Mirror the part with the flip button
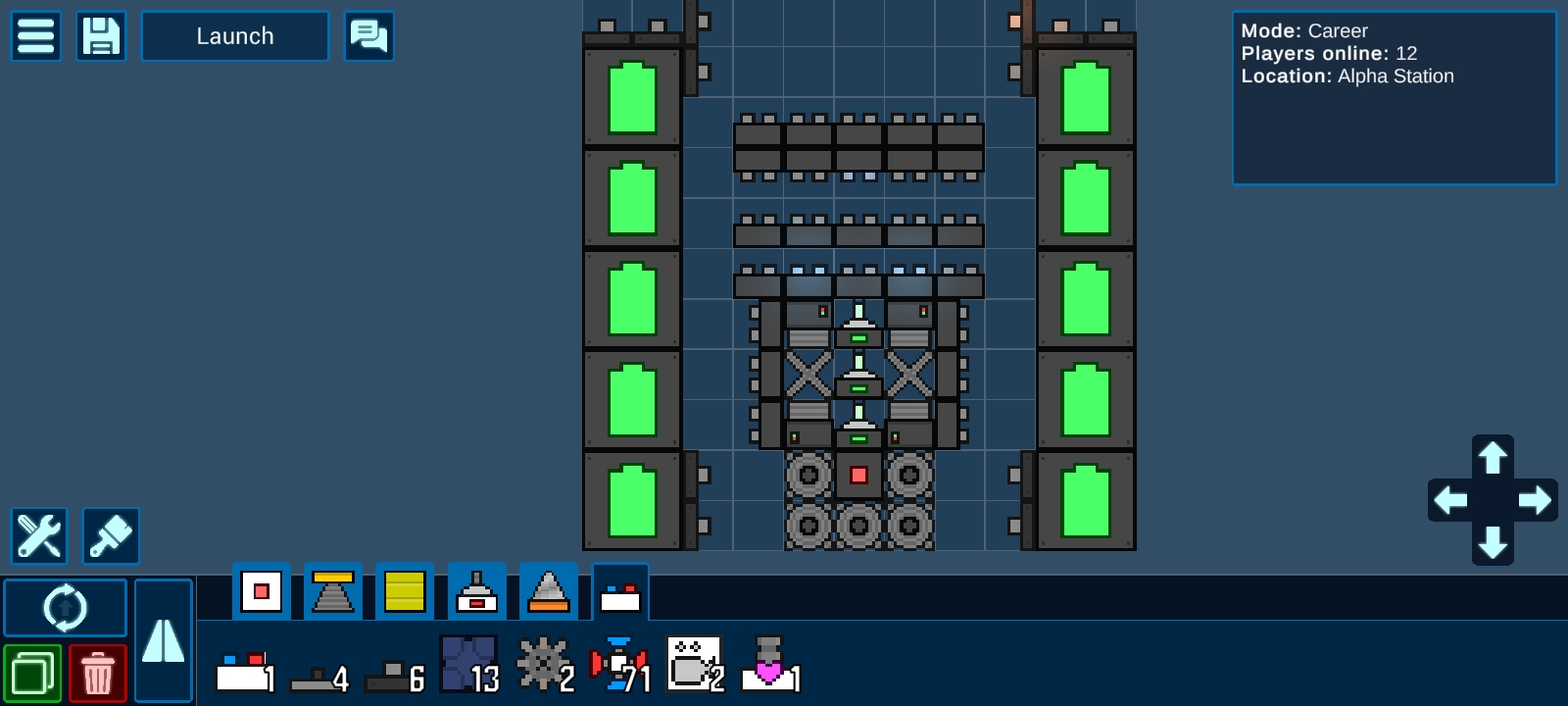This screenshot has width=1568, height=706. coord(163,640)
